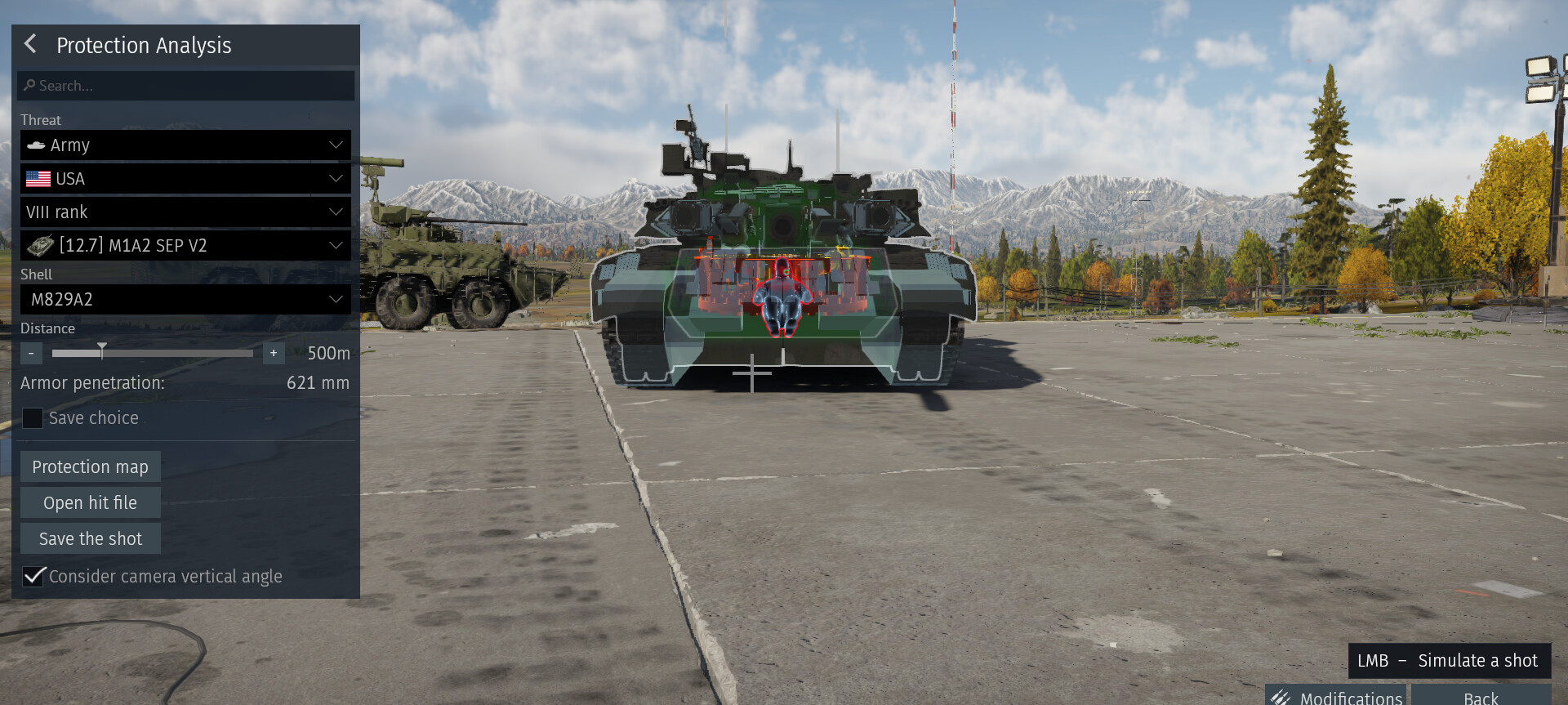The image size is (1568, 705).
Task: Click the Search input field
Action: tap(186, 86)
